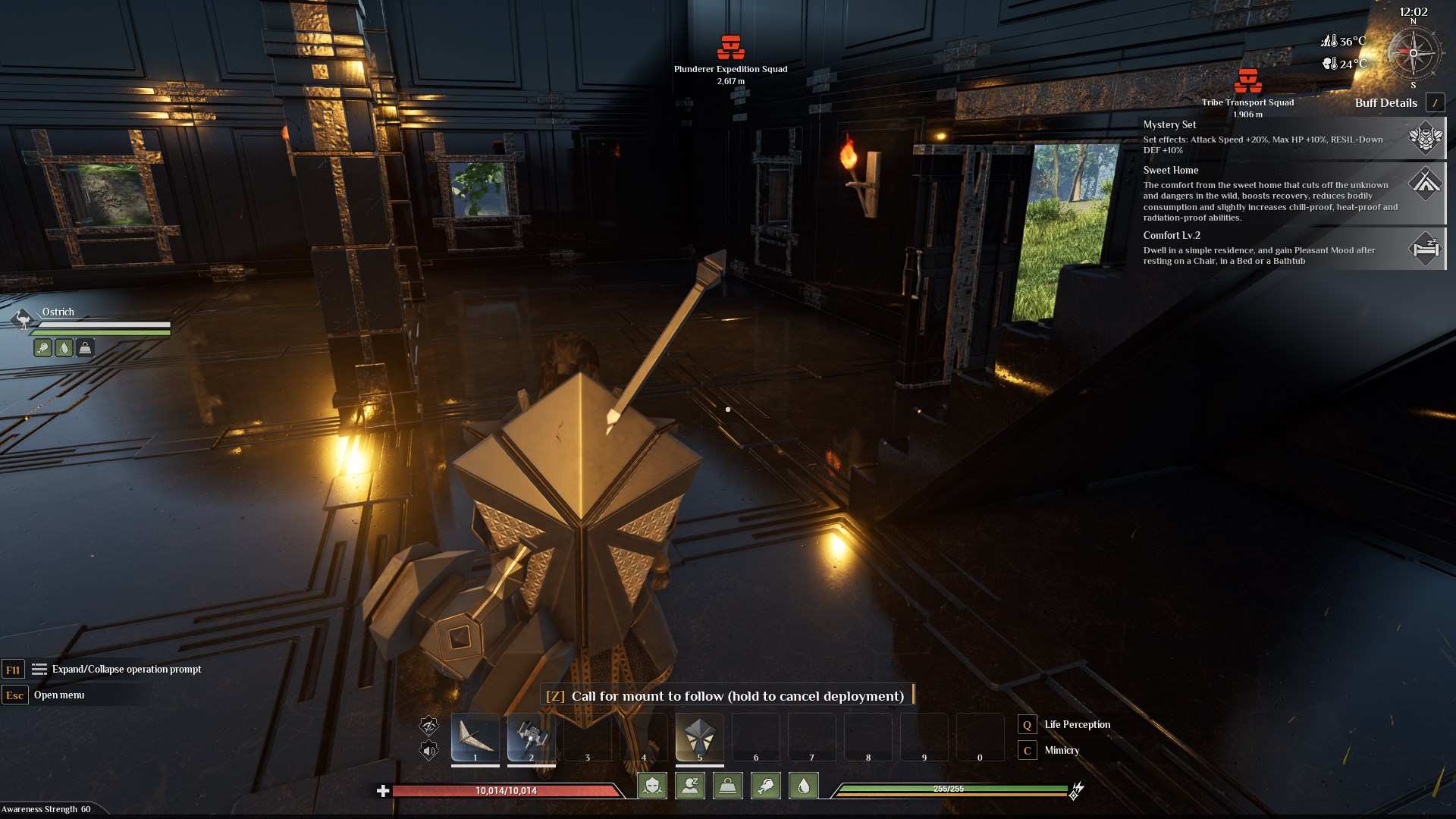Image resolution: width=1456 pixels, height=819 pixels.
Task: Click the player's water drop thirst icon
Action: 803,786
